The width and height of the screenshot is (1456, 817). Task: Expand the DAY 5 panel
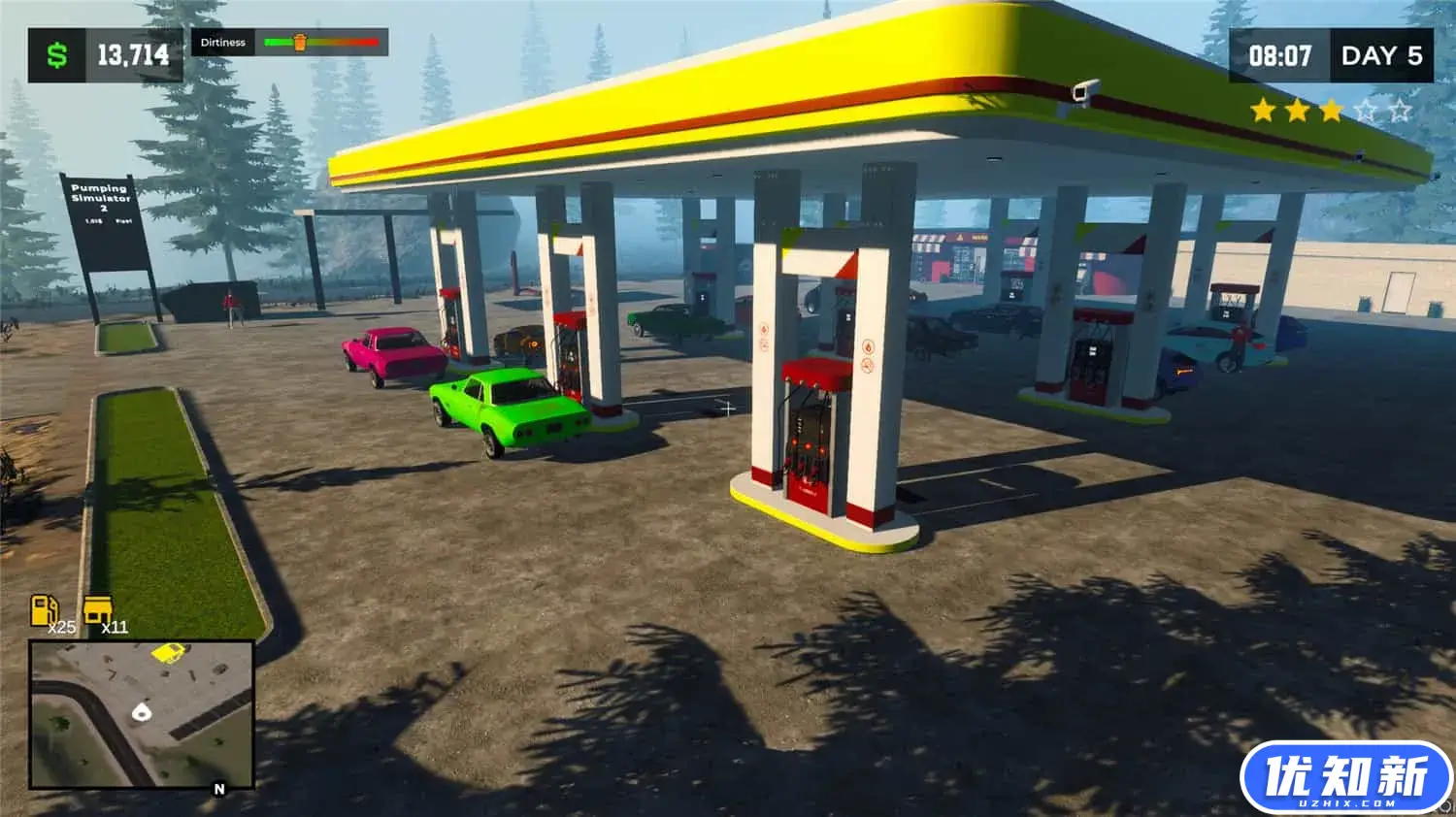[x=1382, y=55]
